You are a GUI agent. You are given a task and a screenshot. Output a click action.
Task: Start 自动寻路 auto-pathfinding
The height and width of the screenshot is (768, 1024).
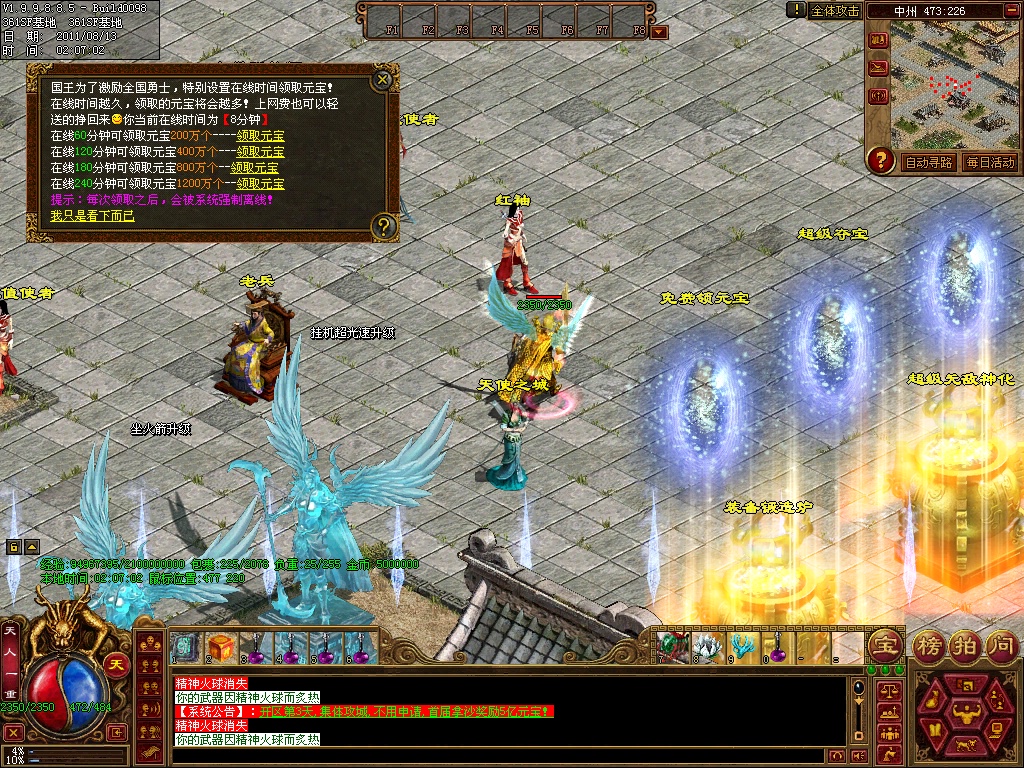tap(928, 162)
